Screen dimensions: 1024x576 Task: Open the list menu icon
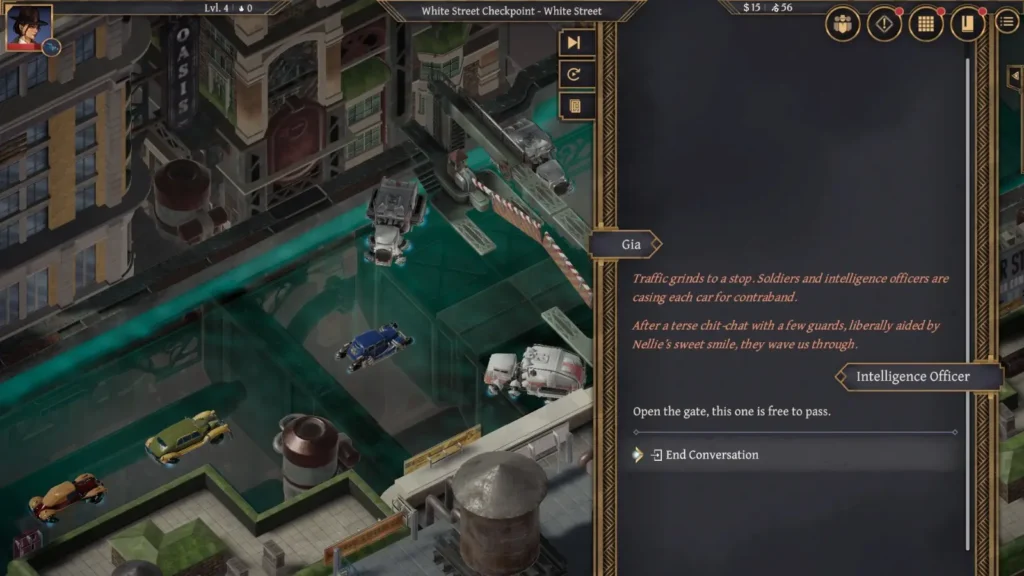click(x=1007, y=21)
